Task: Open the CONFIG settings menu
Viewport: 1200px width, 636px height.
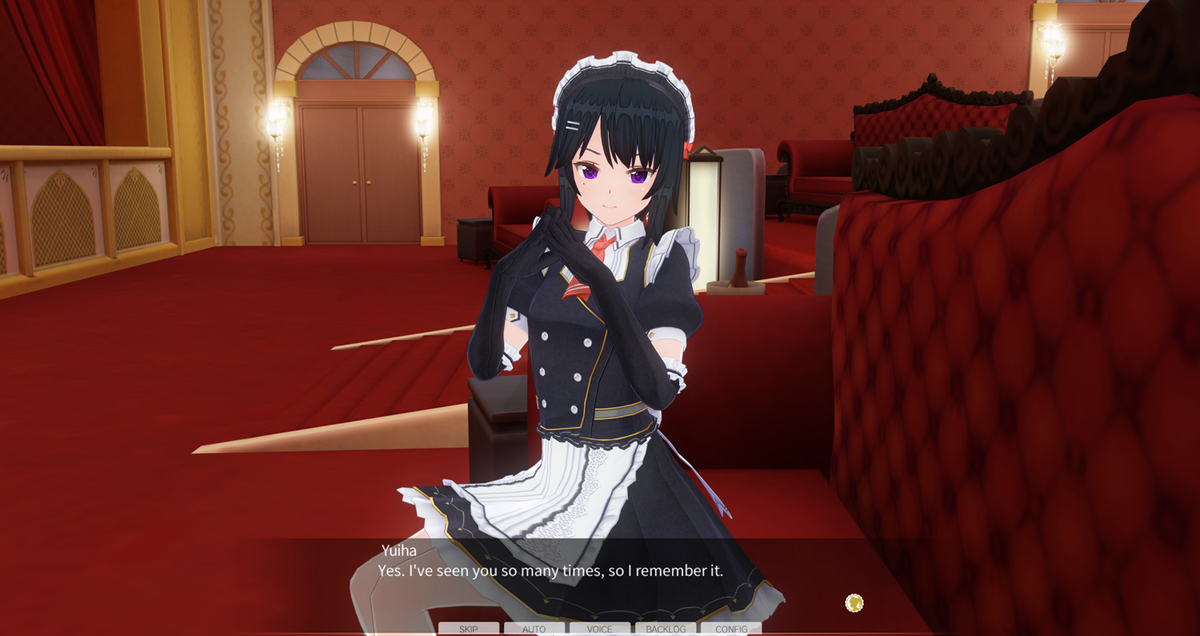Action: 731,629
